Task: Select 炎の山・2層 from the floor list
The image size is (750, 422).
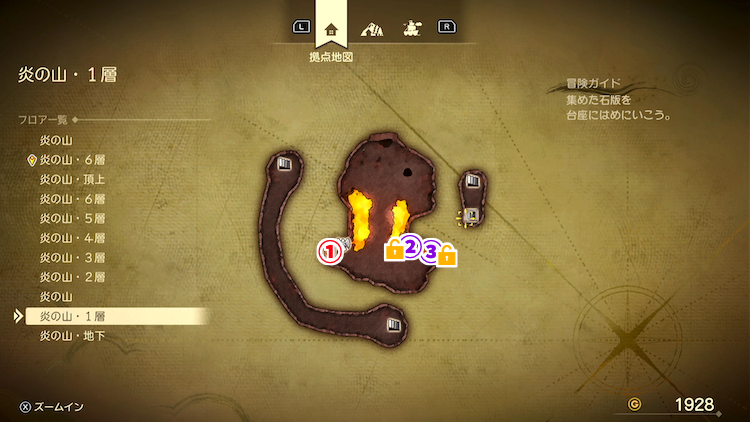Action: click(72, 277)
